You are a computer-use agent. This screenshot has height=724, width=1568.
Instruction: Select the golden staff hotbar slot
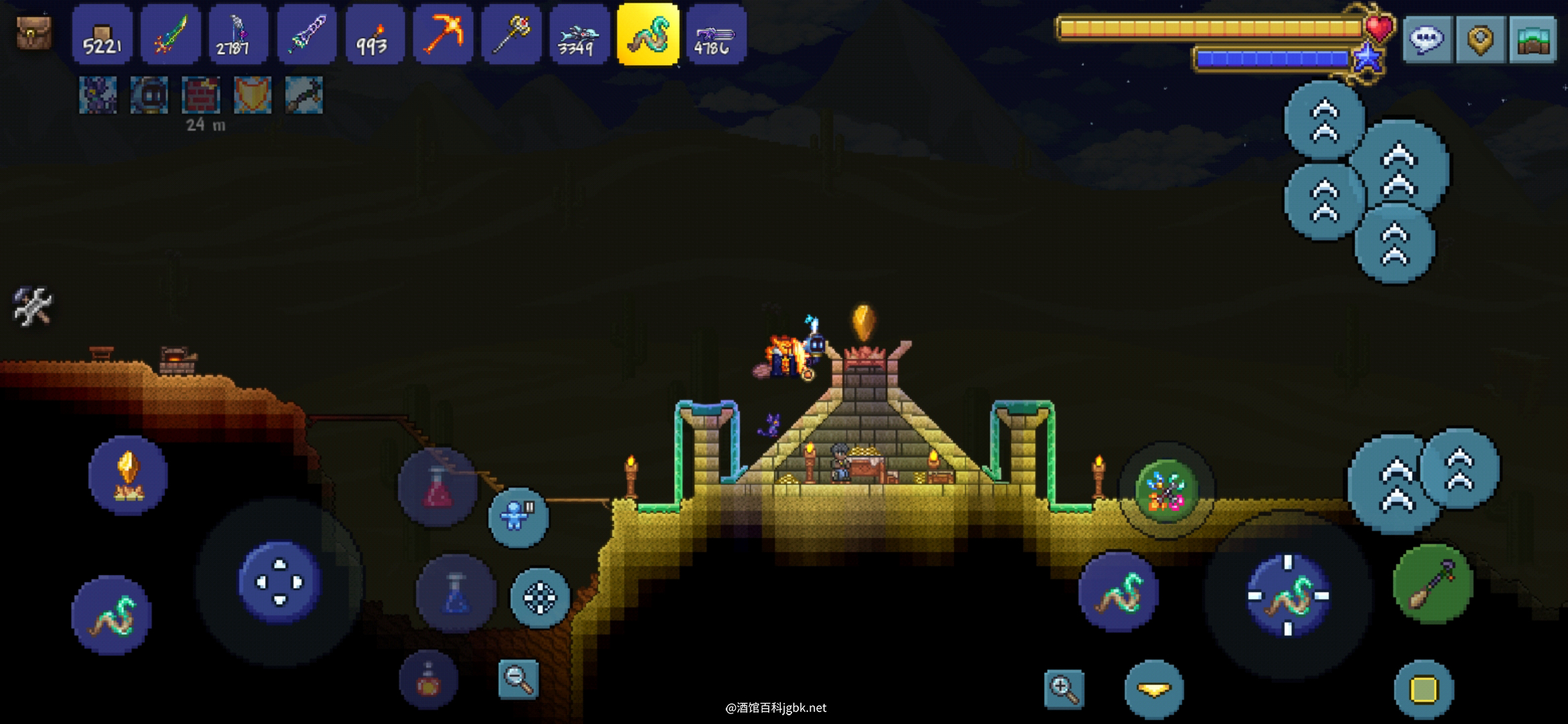click(x=511, y=35)
